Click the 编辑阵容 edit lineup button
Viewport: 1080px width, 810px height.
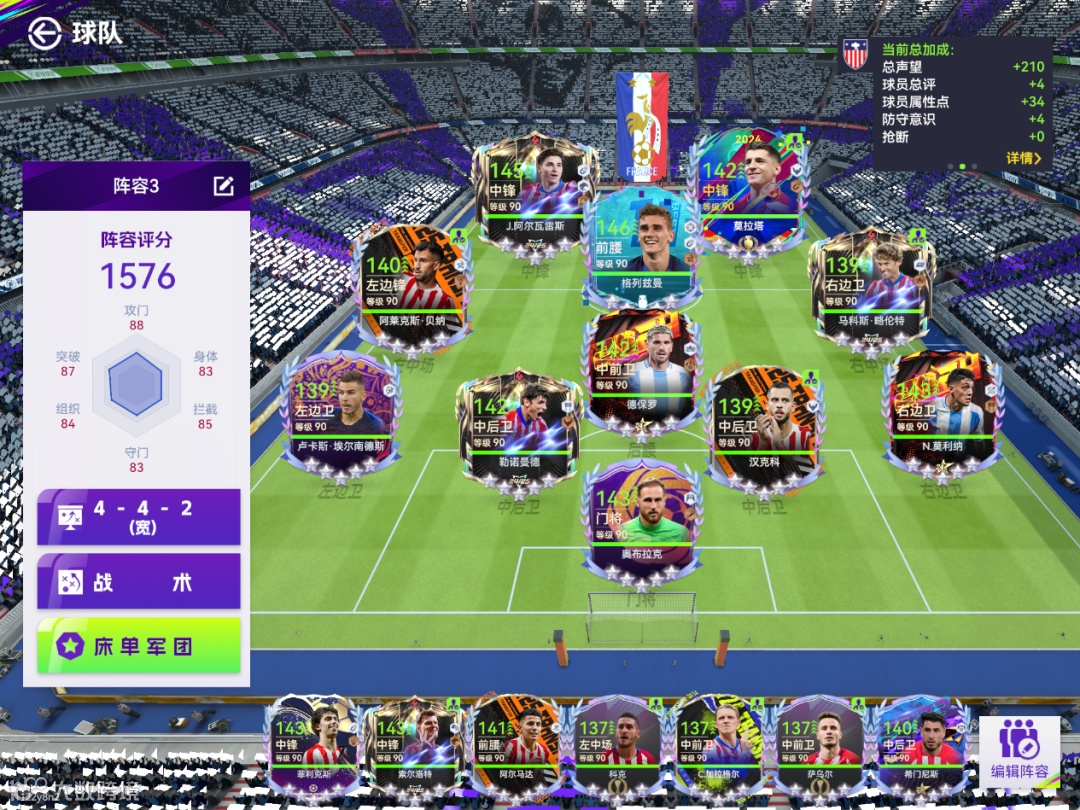[x=1019, y=748]
